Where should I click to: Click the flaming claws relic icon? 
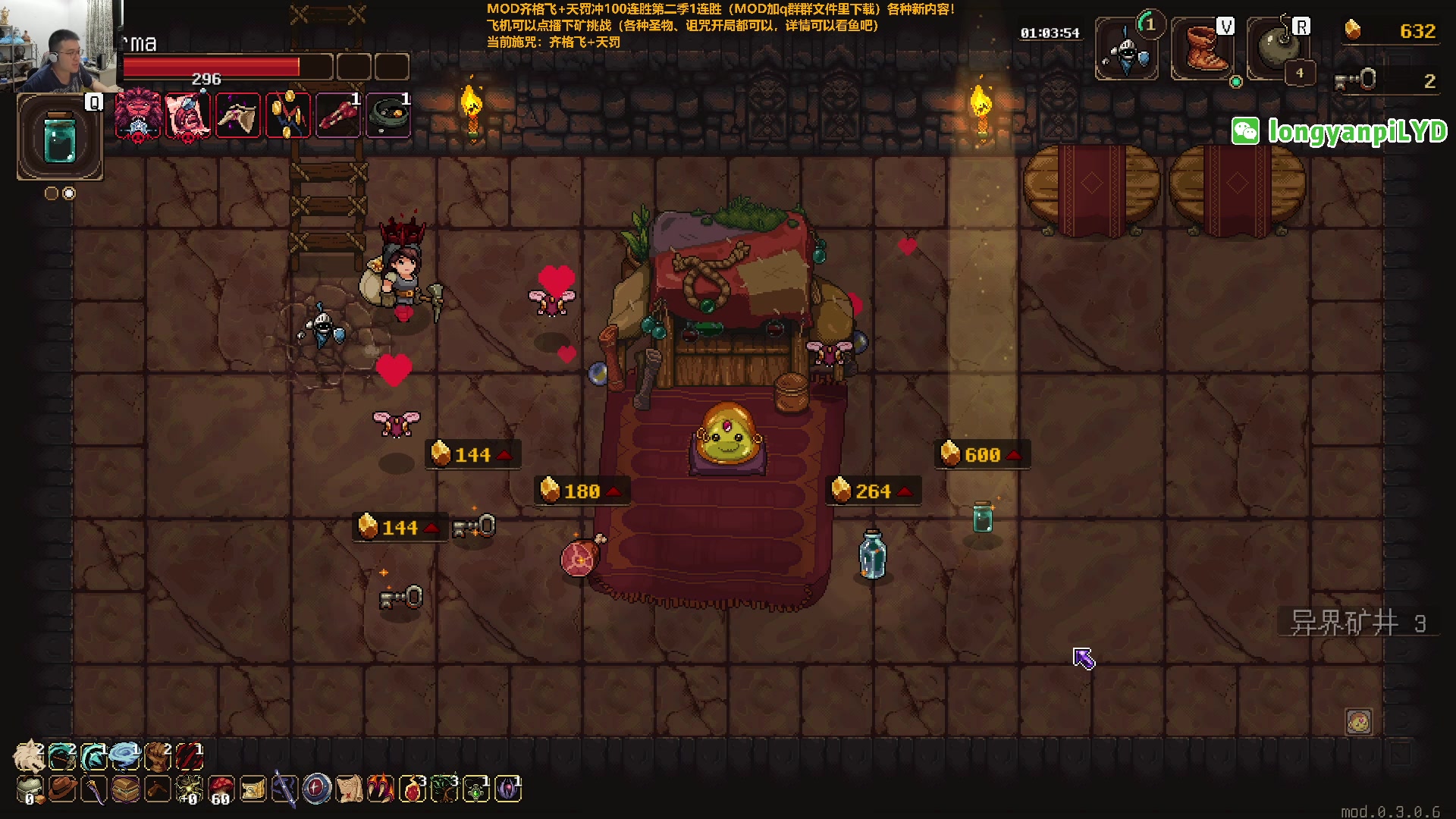point(381,789)
